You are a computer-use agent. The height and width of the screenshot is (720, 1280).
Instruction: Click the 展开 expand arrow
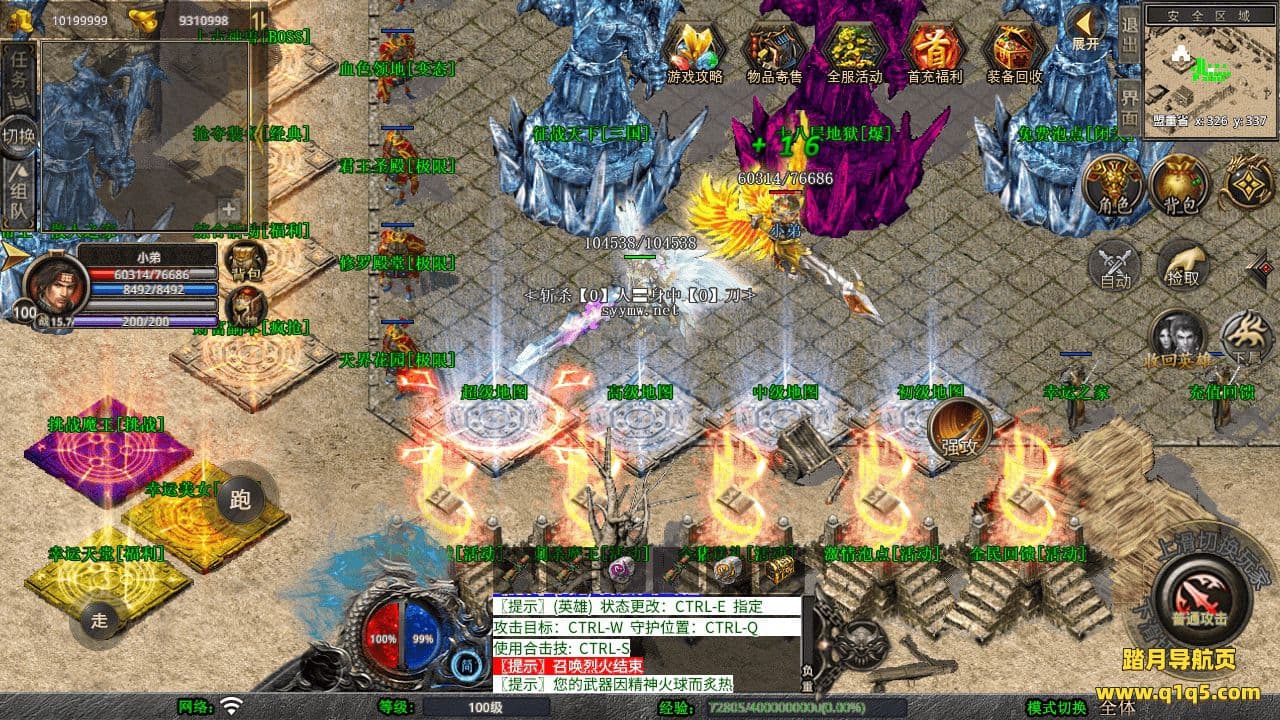[1085, 28]
